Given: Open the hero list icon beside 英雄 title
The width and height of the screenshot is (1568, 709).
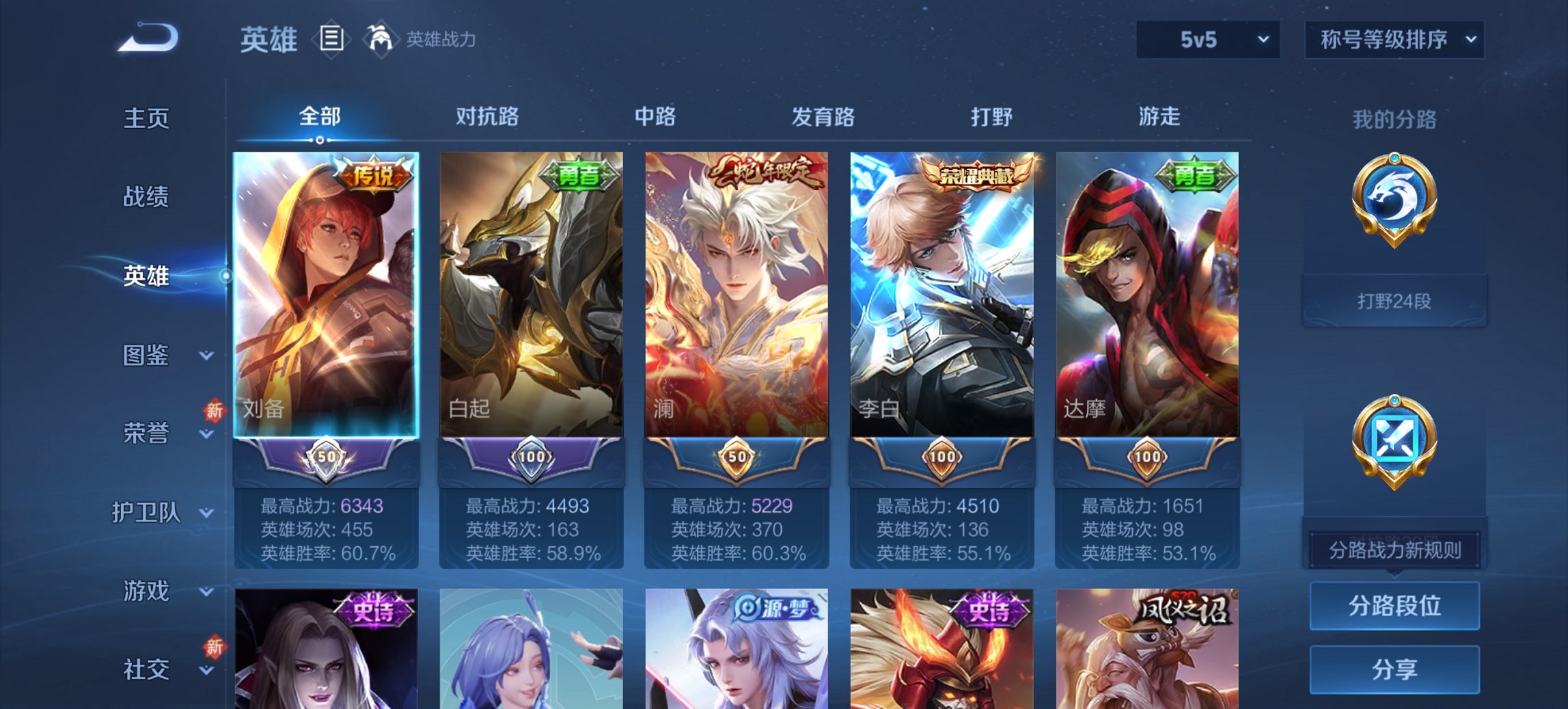Looking at the screenshot, I should [330, 40].
